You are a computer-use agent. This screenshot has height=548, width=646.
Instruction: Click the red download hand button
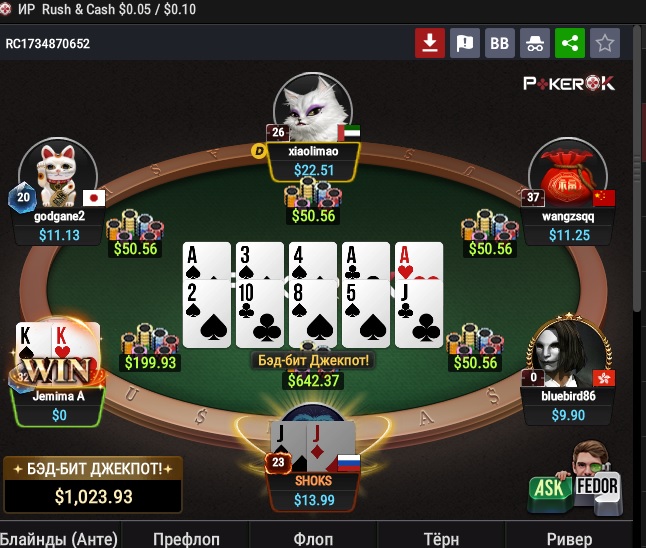[430, 43]
